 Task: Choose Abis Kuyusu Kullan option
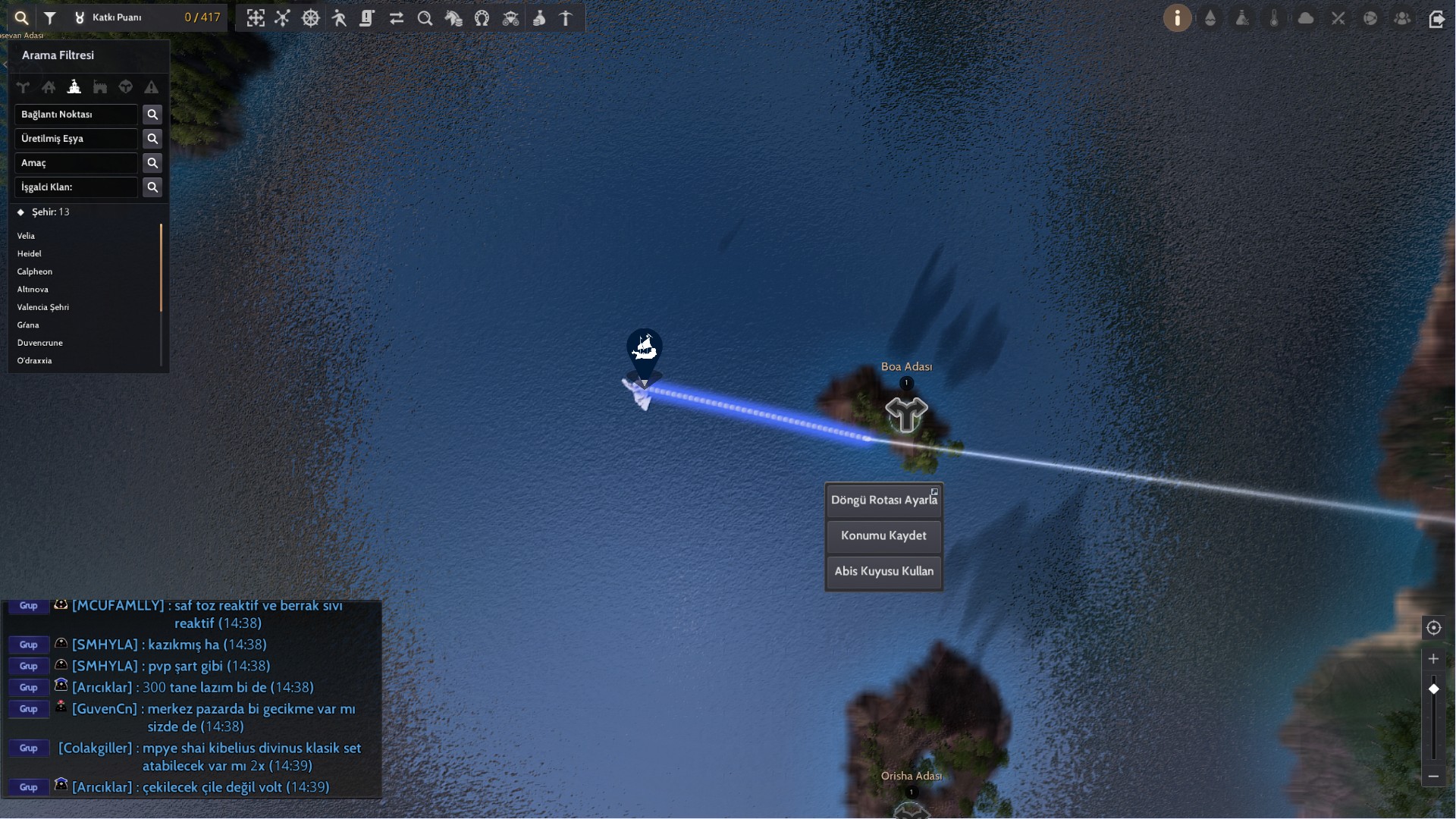point(883,571)
